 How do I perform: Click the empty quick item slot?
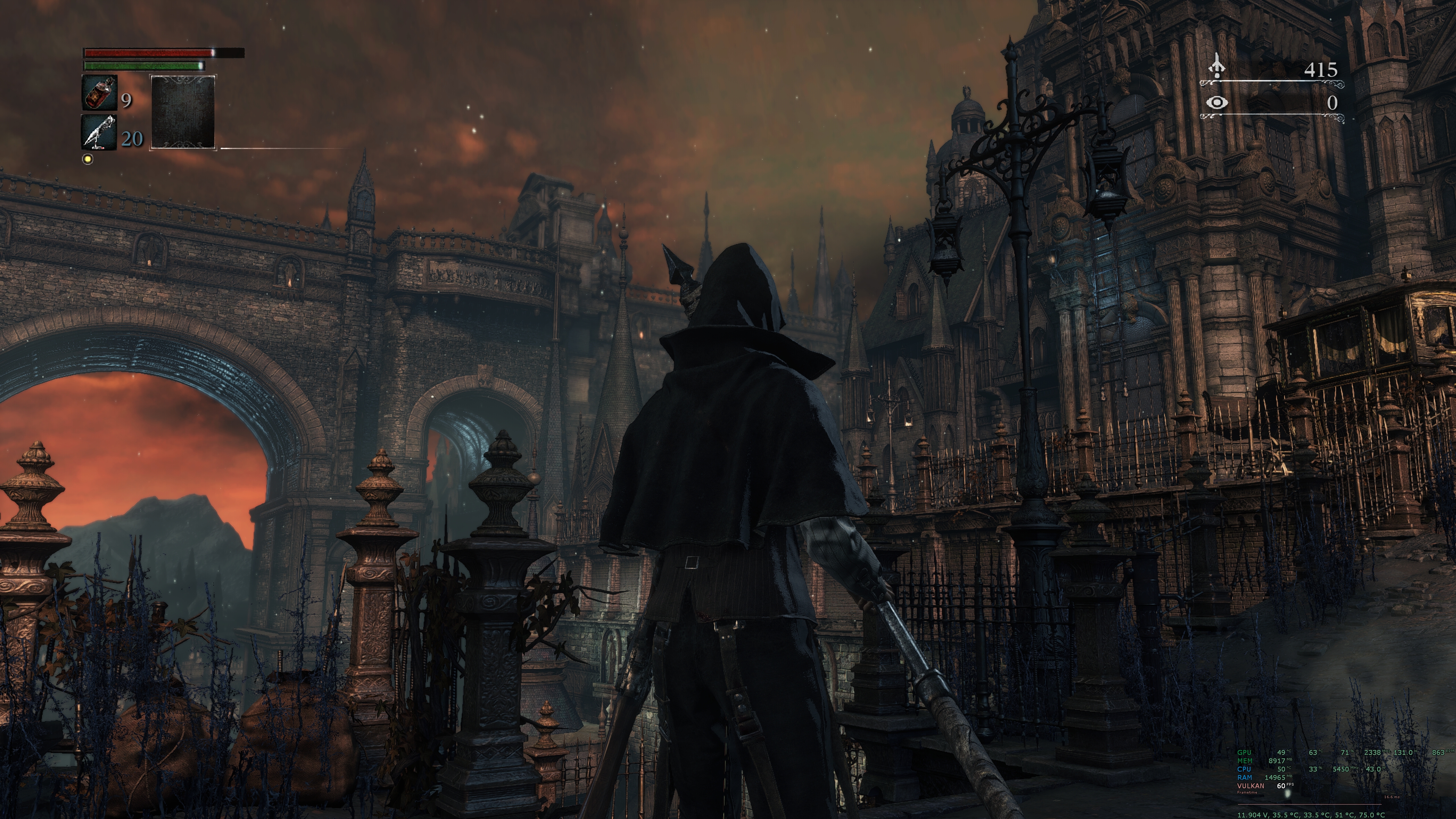(182, 112)
